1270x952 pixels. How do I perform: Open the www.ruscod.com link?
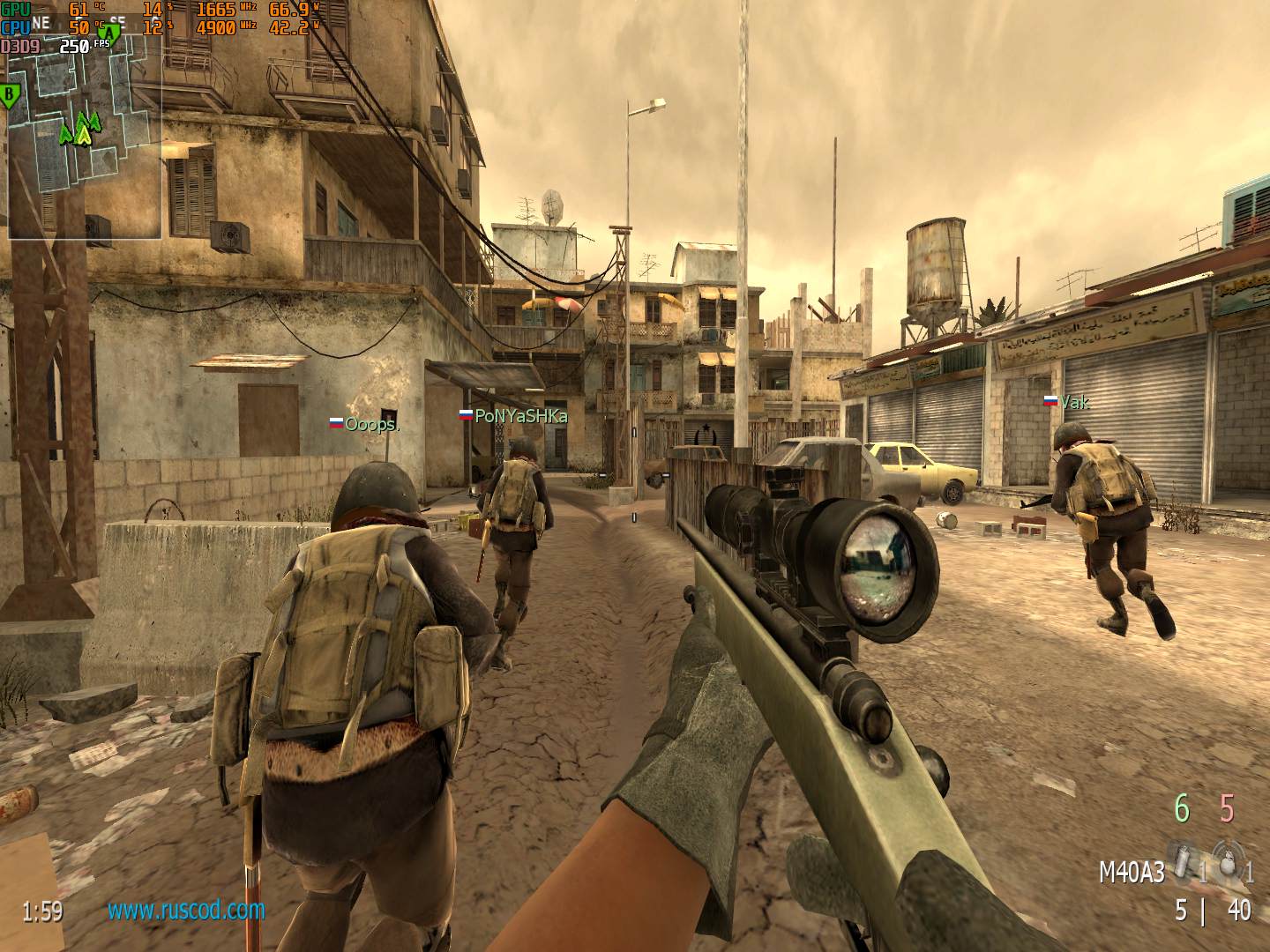tap(186, 909)
